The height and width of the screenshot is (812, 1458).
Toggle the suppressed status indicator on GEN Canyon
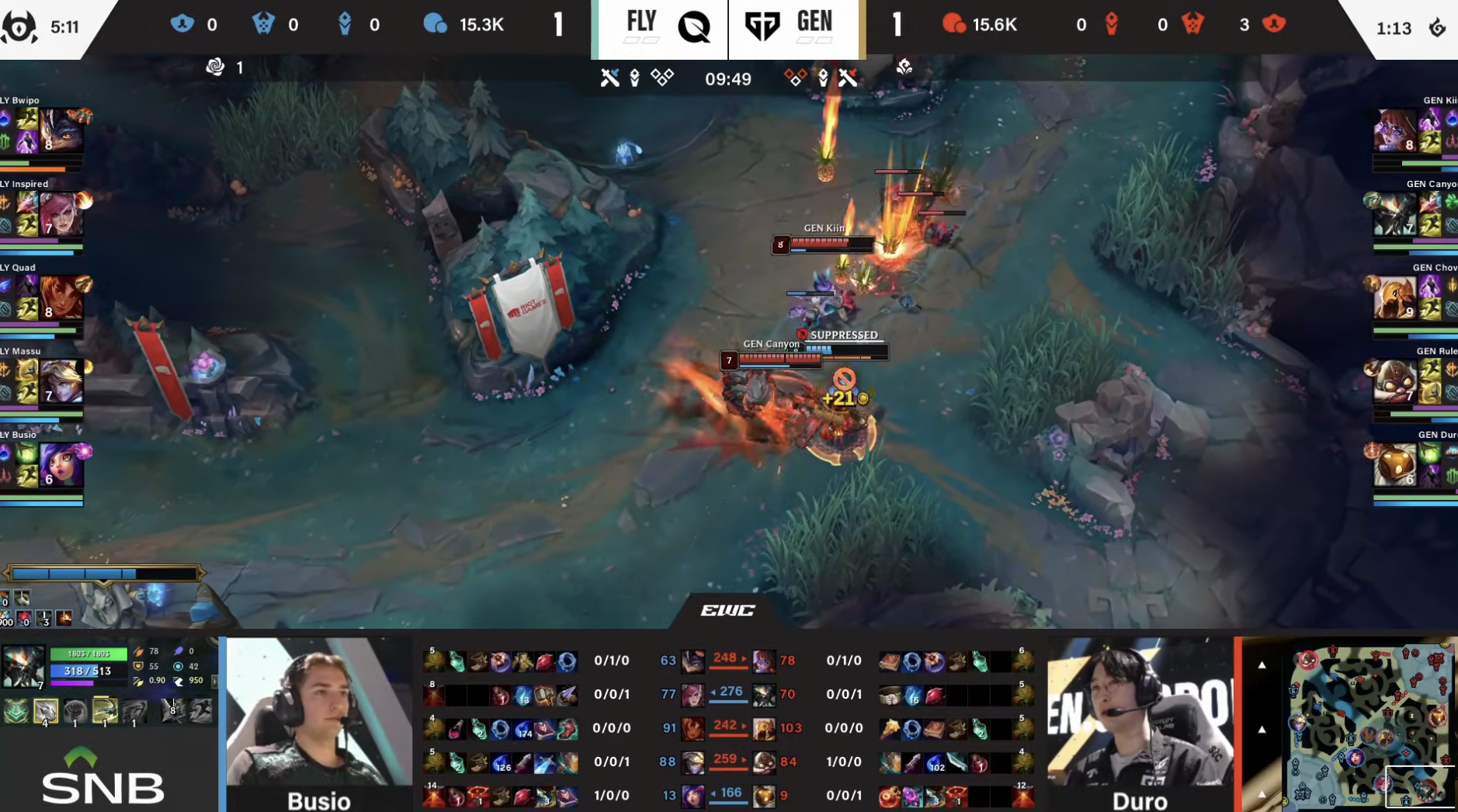click(x=802, y=335)
